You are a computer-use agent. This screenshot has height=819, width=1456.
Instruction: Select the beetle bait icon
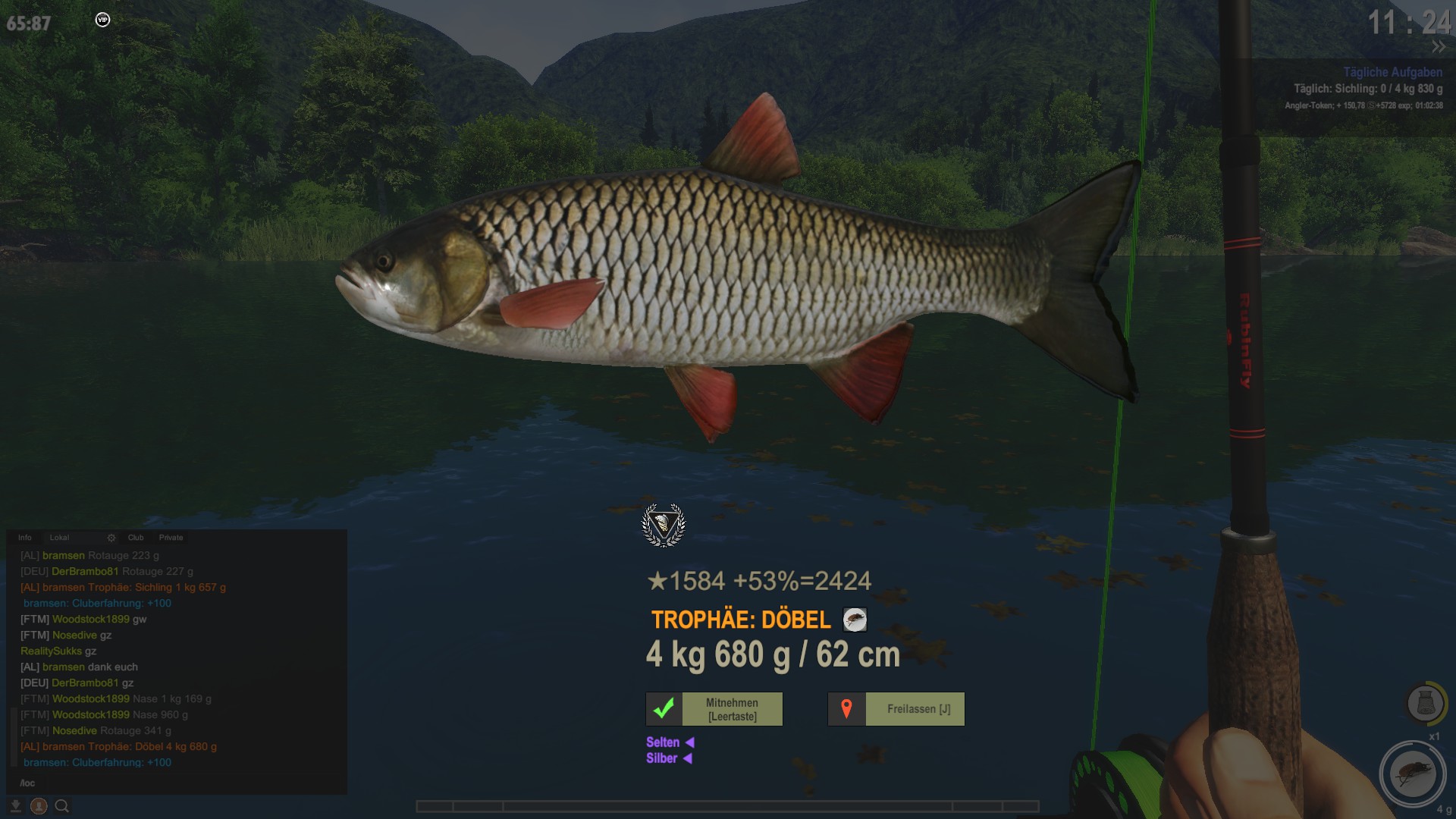click(1413, 773)
